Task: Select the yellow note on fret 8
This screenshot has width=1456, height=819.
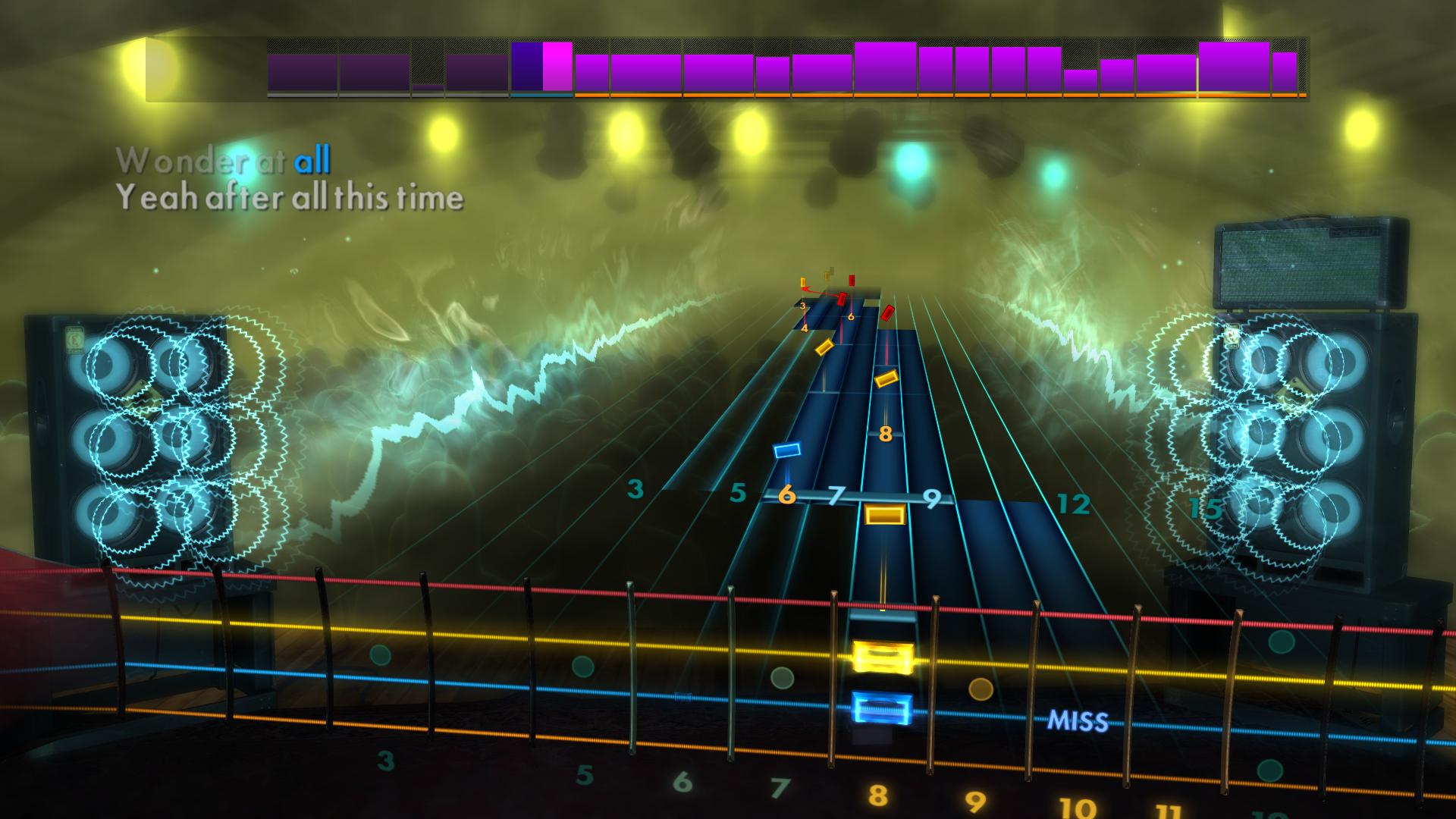Action: coord(884,514)
